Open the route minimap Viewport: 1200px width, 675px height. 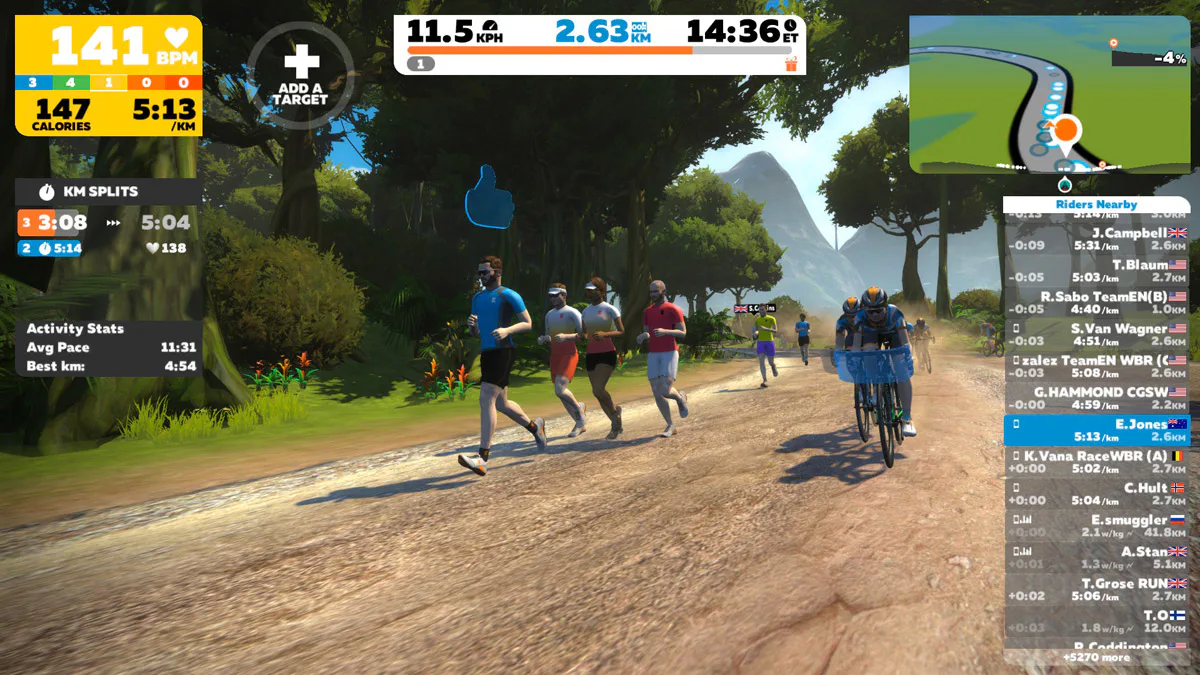coord(1049,95)
